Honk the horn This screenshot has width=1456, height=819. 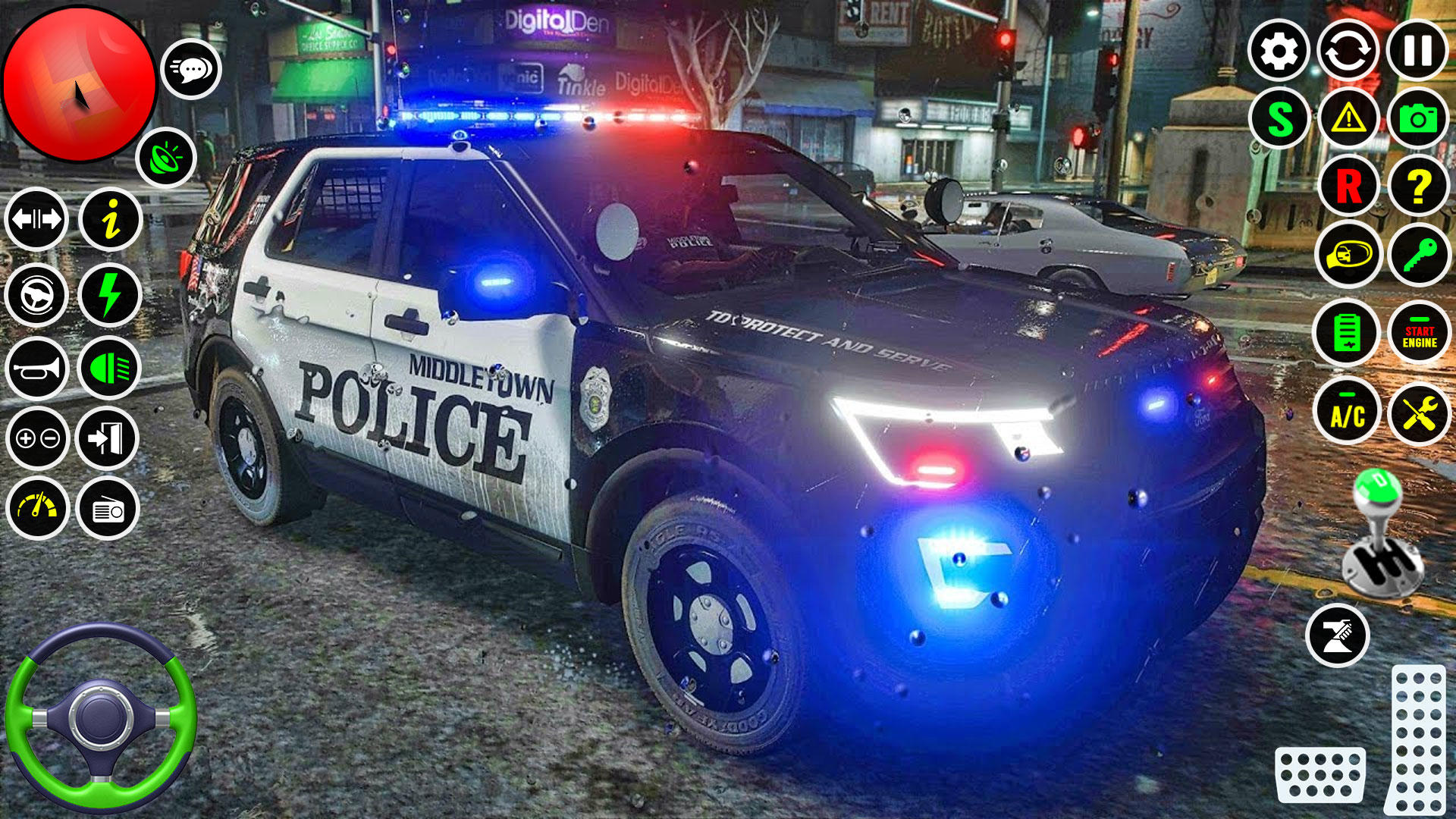pyautogui.click(x=36, y=368)
